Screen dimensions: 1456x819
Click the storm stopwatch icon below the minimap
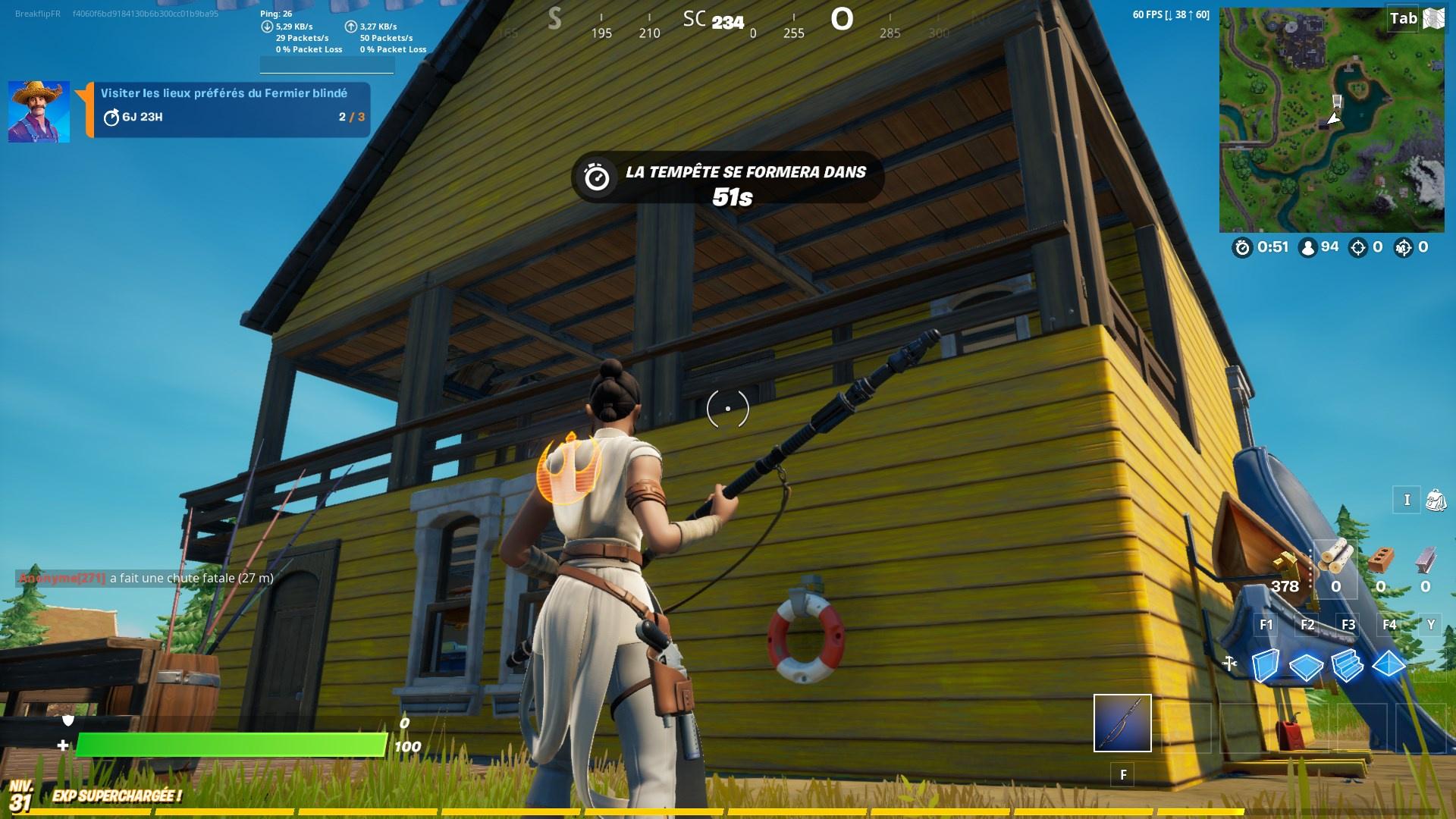[1241, 246]
